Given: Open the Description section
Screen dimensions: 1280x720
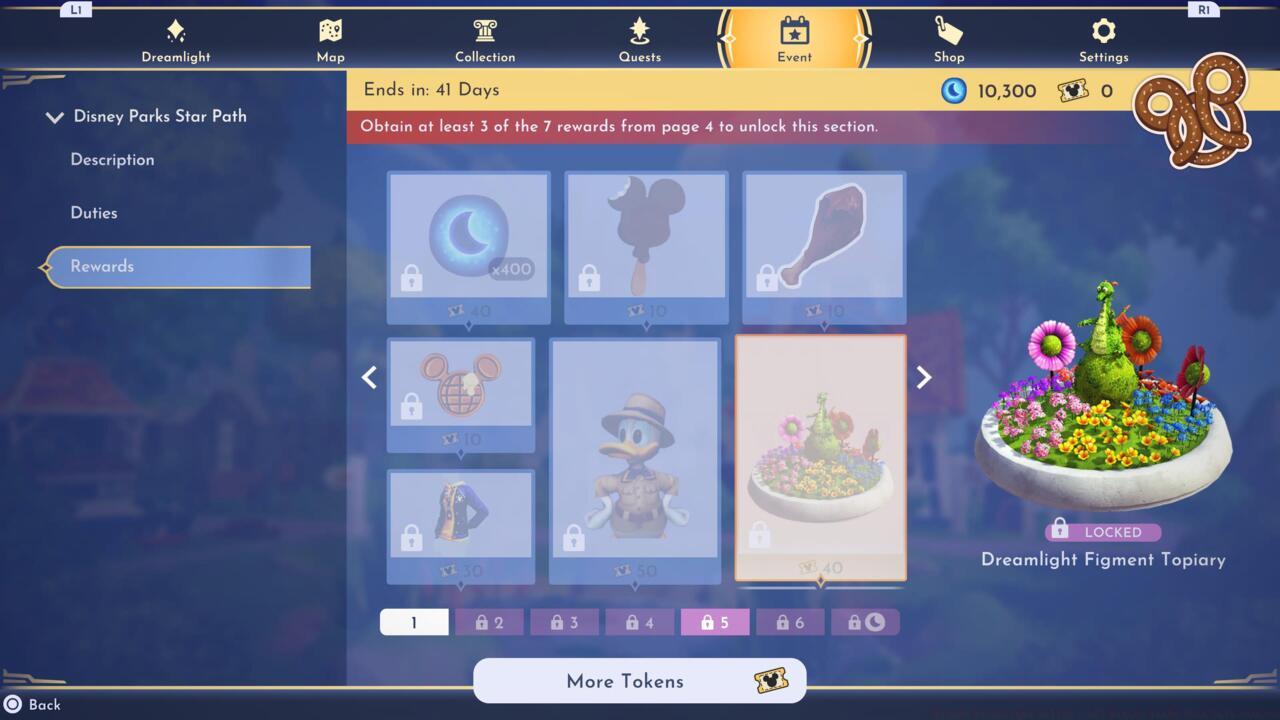Looking at the screenshot, I should pos(112,160).
